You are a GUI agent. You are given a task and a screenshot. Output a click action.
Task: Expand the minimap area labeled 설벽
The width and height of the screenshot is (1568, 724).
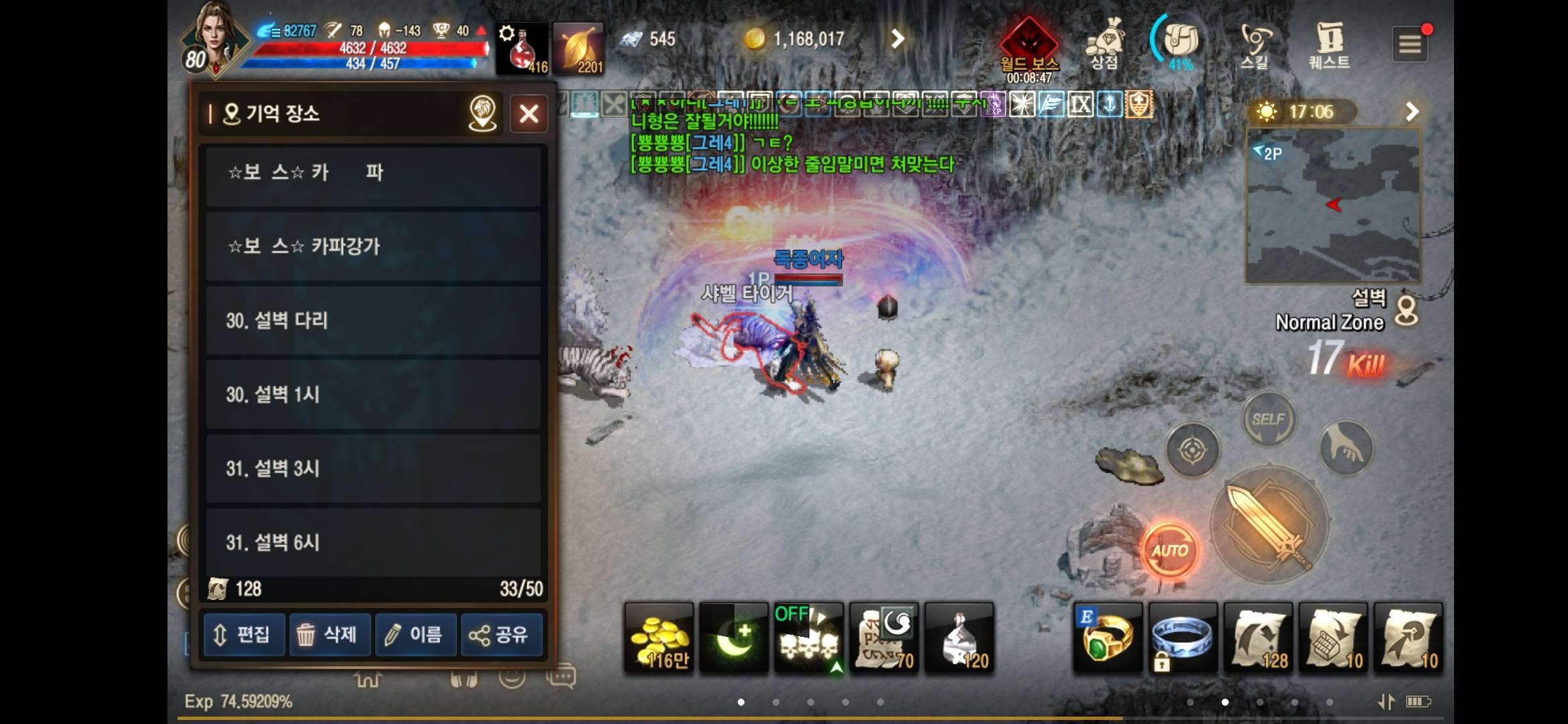pos(1332,206)
